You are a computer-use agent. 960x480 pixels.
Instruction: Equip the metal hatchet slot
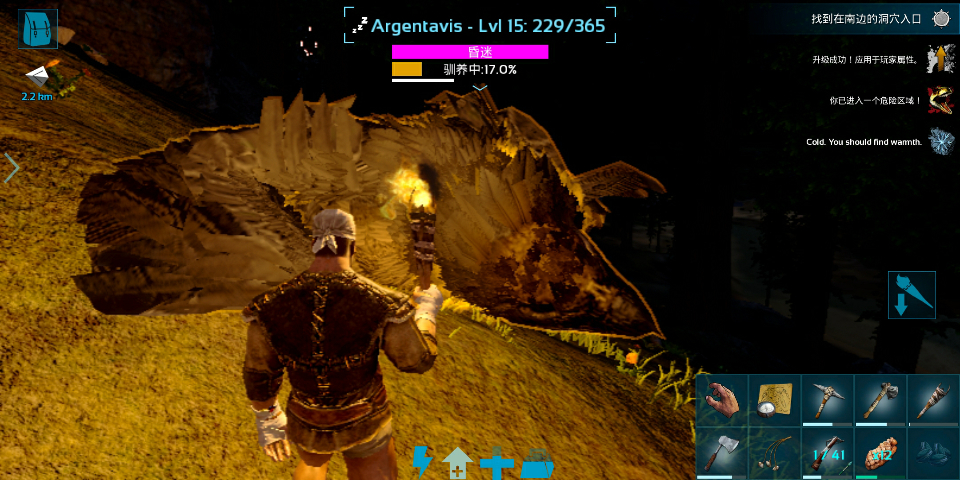pyautogui.click(x=721, y=453)
